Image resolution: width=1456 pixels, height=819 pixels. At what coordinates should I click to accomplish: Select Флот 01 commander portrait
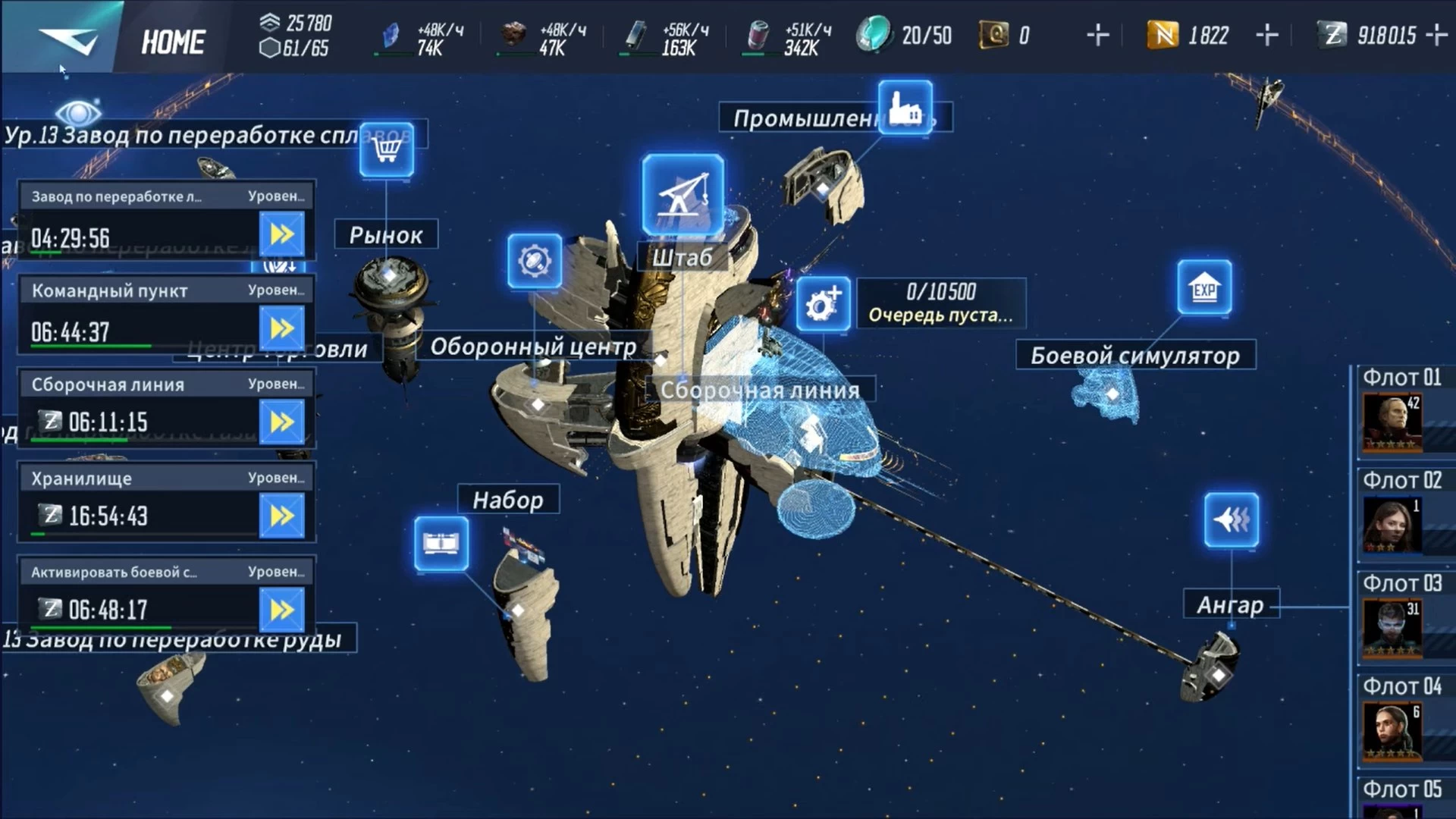[1392, 422]
